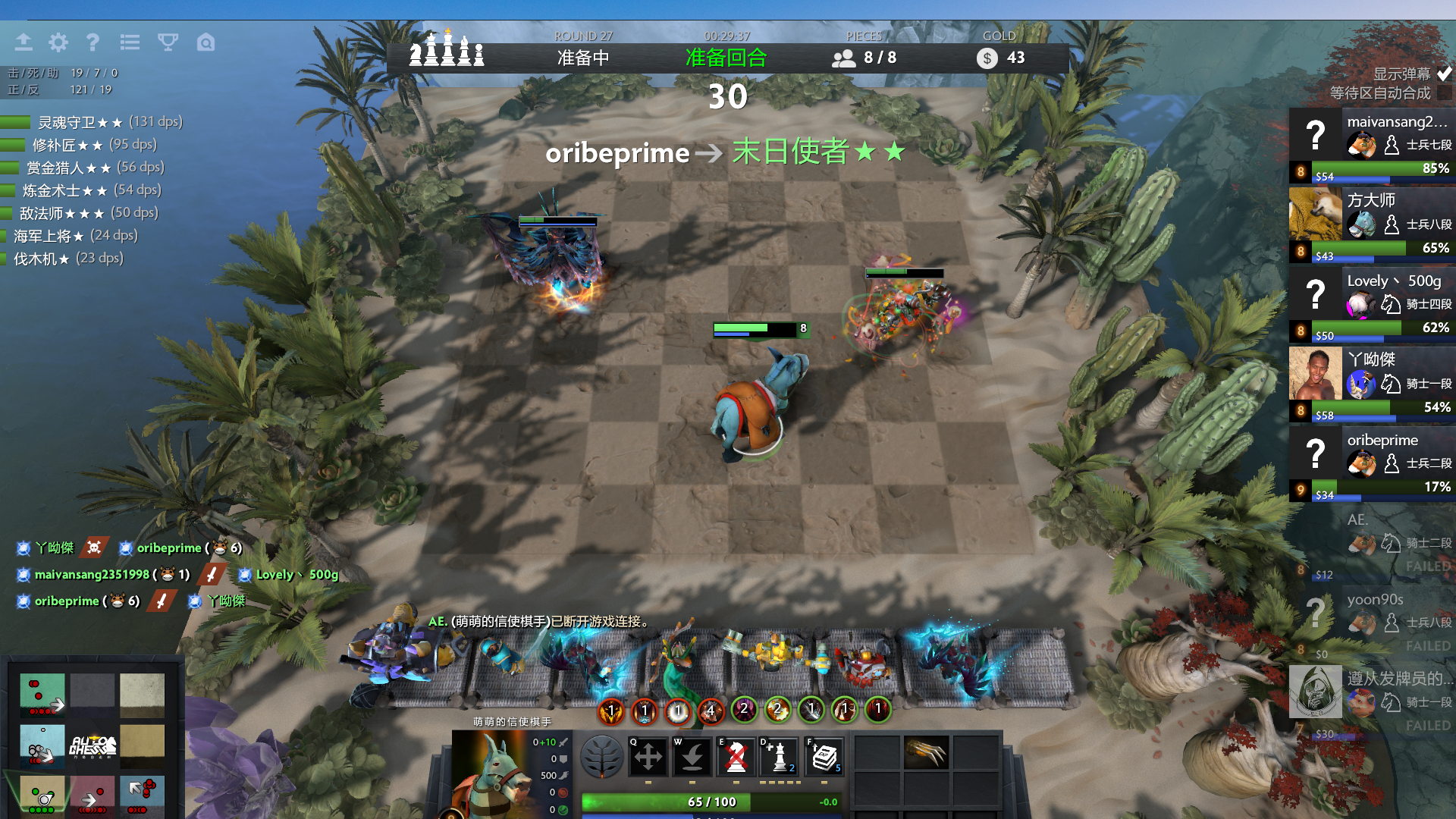Select maivansang2 in the player list
This screenshot has height=819, width=1456.
[x=1373, y=144]
